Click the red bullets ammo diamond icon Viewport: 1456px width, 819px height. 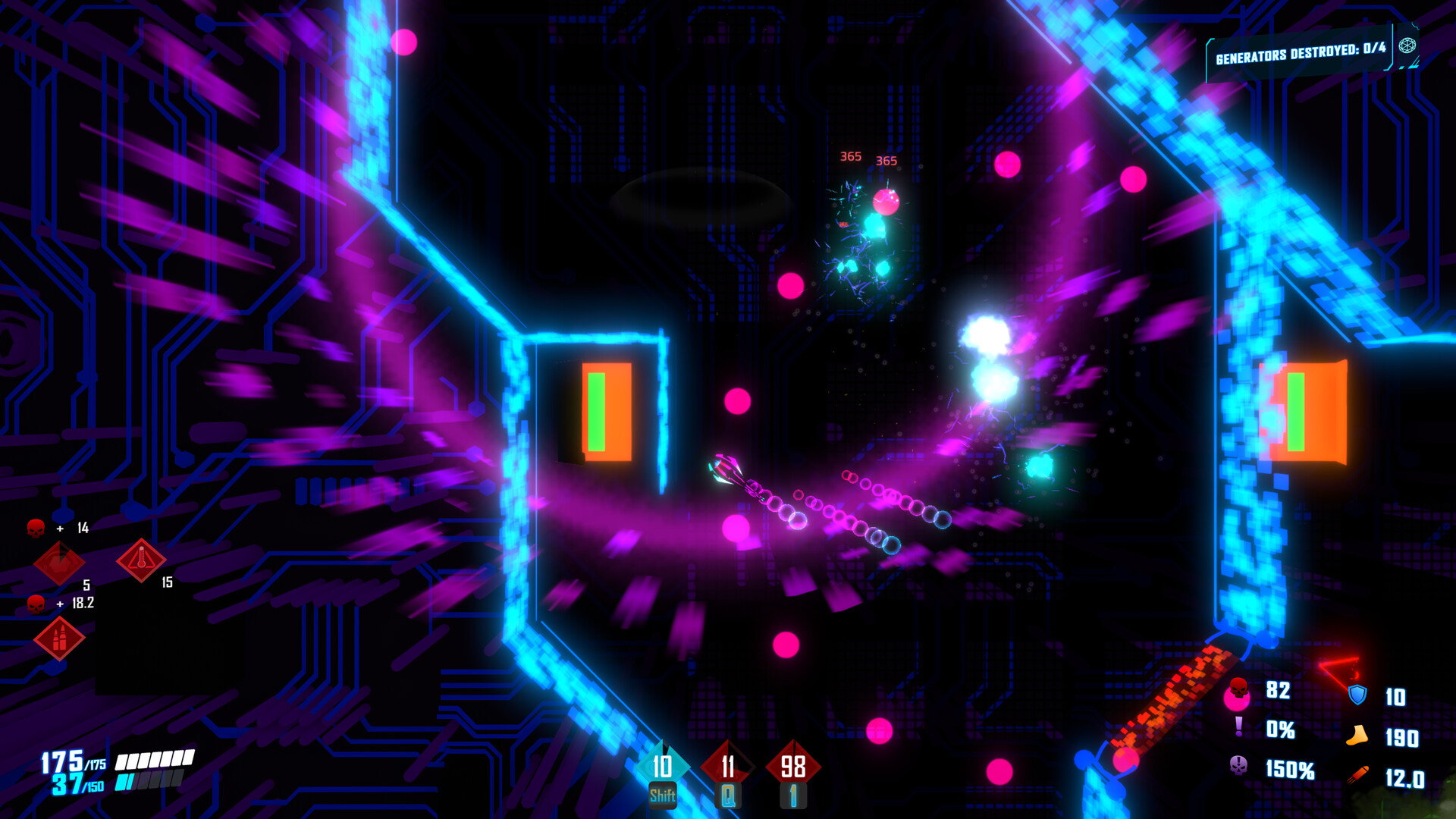(60, 640)
